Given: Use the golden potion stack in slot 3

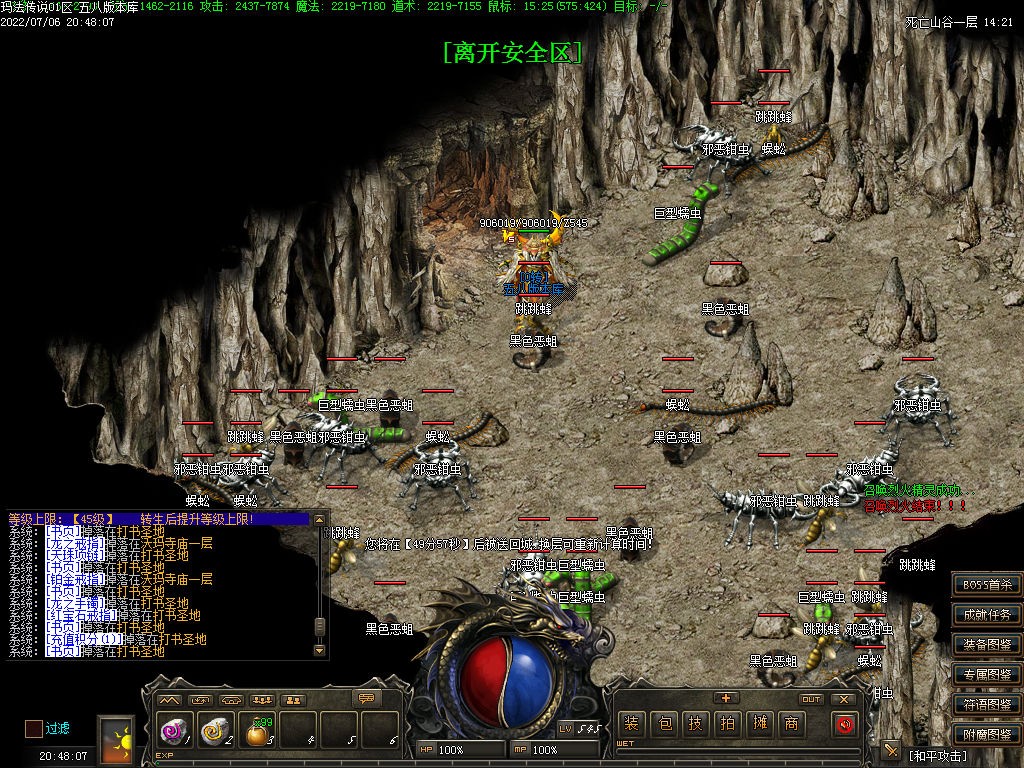Looking at the screenshot, I should click(x=256, y=734).
